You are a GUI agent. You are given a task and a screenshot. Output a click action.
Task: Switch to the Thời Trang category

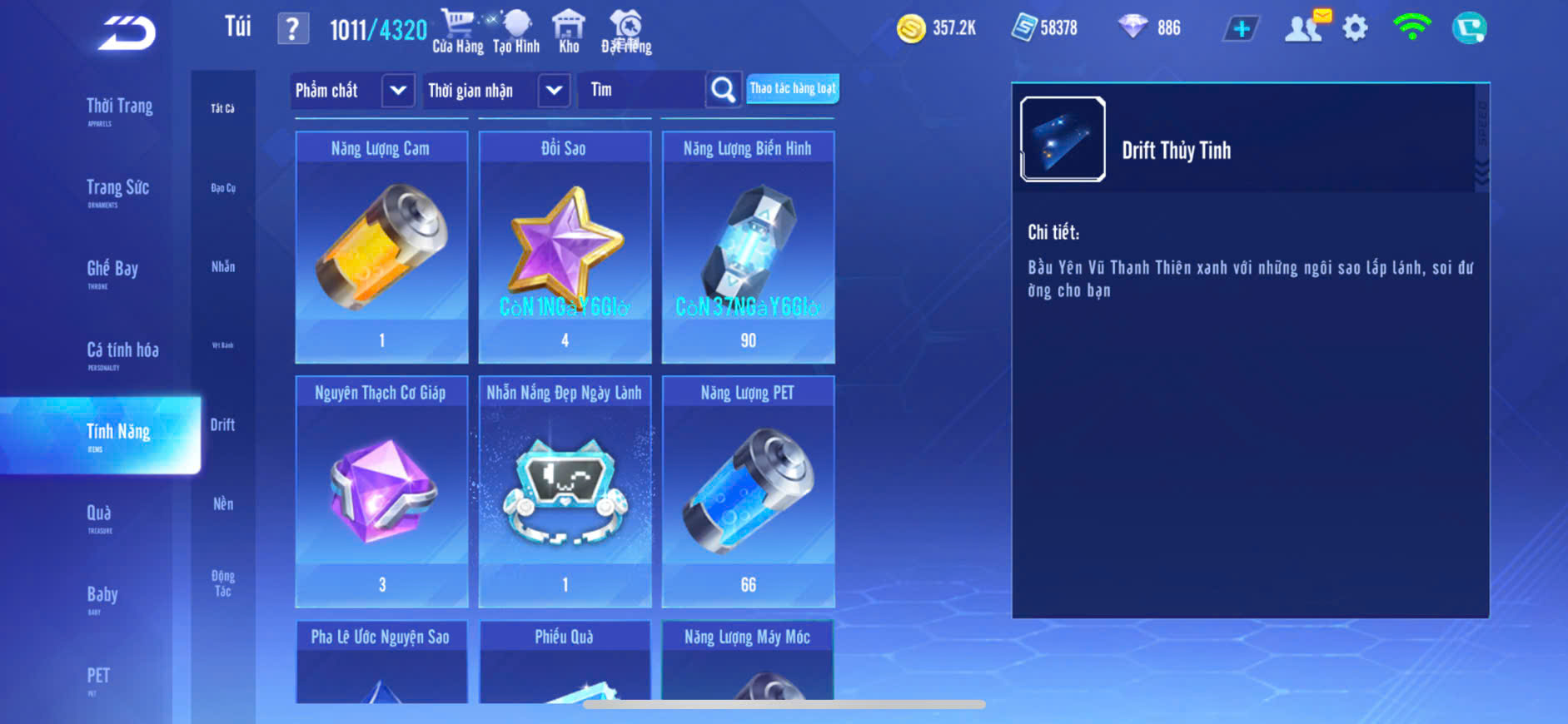[119, 108]
